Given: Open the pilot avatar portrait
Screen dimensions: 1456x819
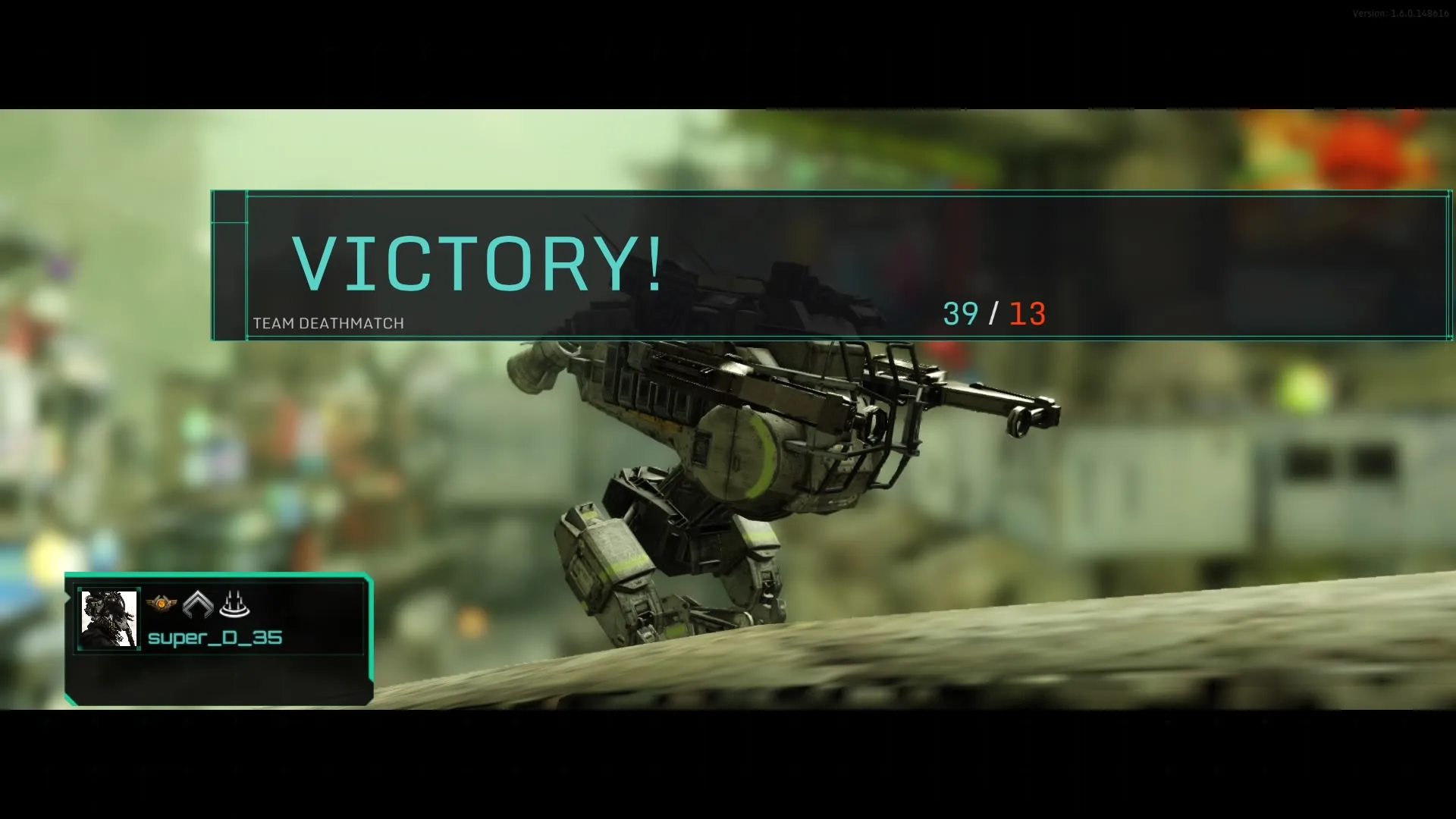Looking at the screenshot, I should coord(108,618).
